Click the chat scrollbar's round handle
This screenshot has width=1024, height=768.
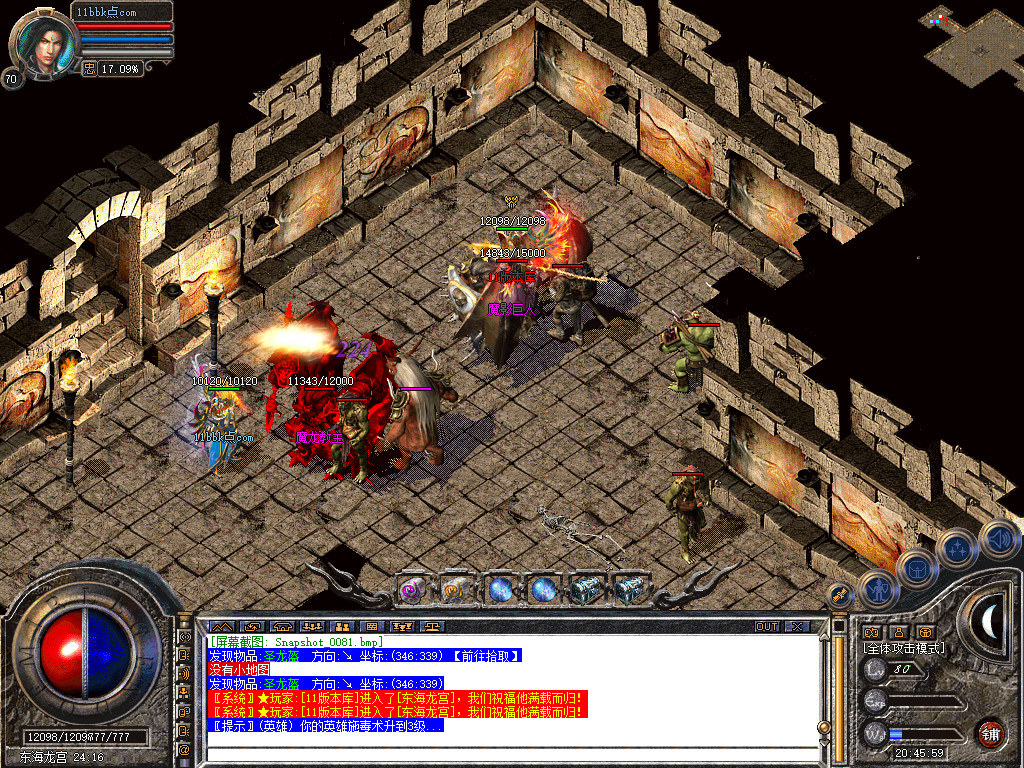click(825, 727)
